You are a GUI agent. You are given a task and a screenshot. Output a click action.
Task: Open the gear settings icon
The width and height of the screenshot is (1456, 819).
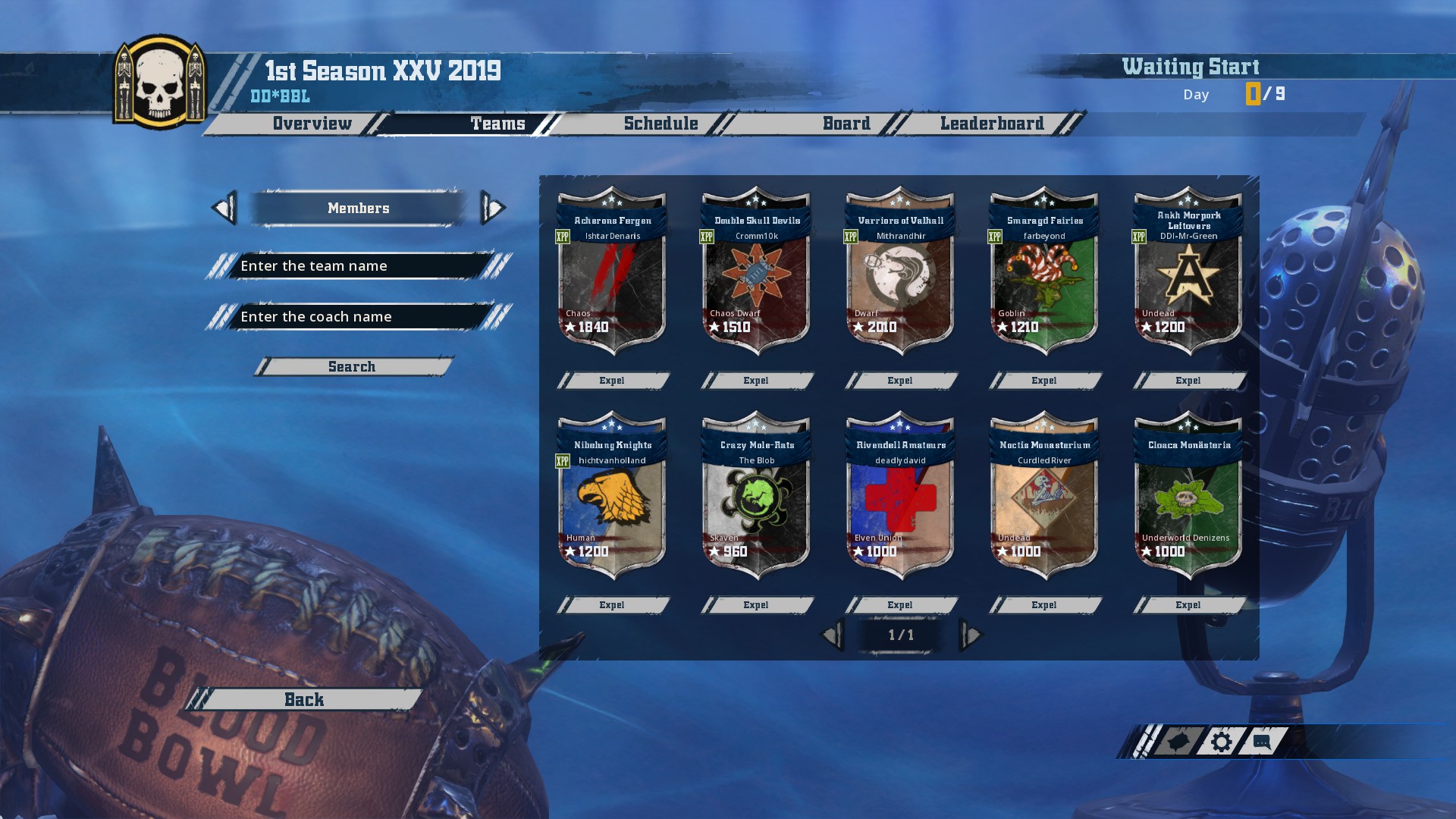pyautogui.click(x=1221, y=742)
